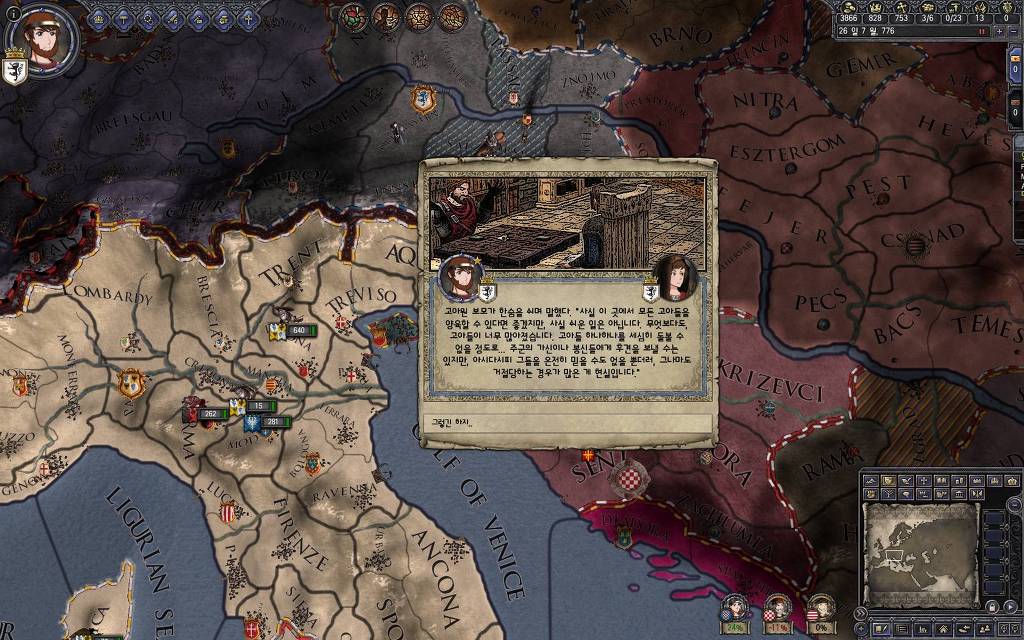
Task: Select the character portrait showing 24%
Action: [x=735, y=607]
